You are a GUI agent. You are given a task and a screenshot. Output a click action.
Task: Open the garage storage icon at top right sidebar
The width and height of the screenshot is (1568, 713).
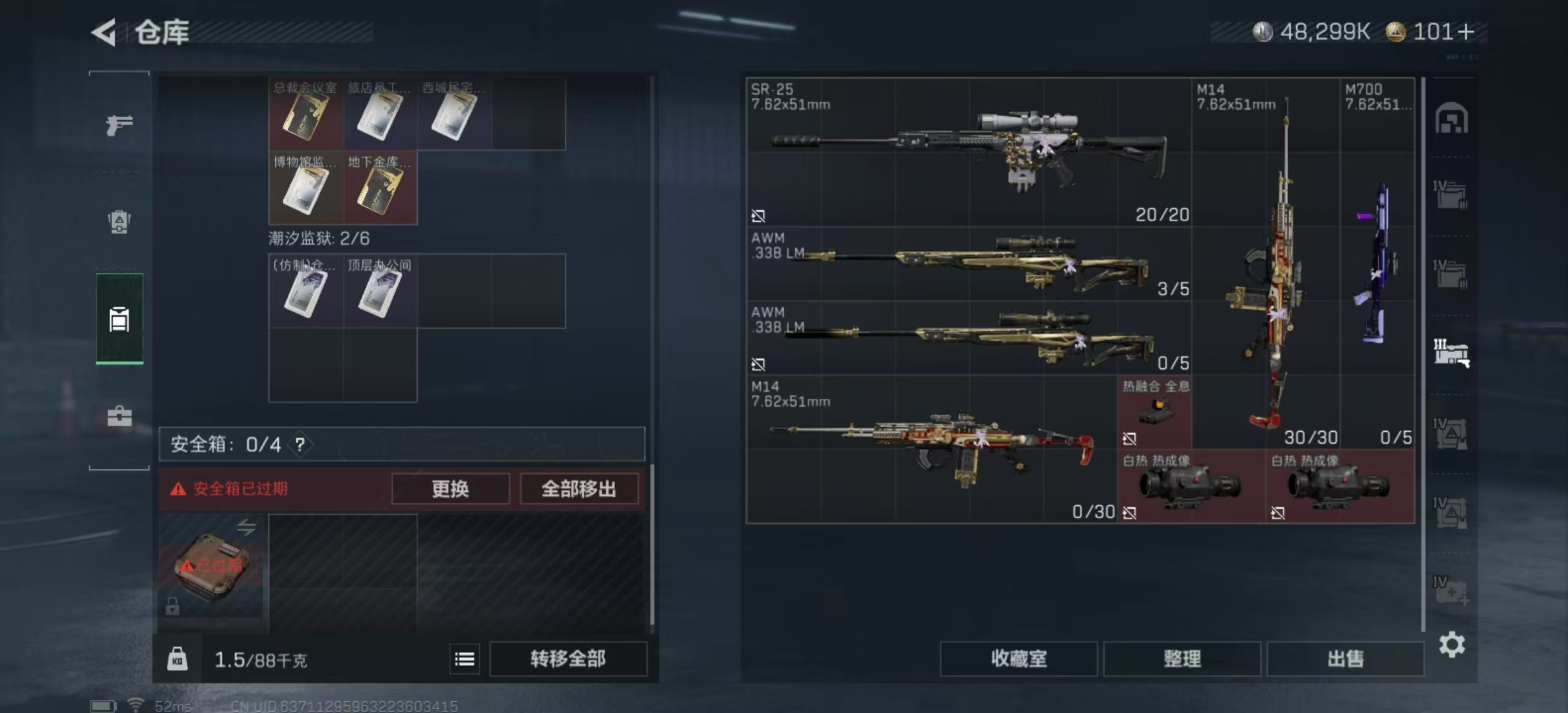coord(1451,122)
